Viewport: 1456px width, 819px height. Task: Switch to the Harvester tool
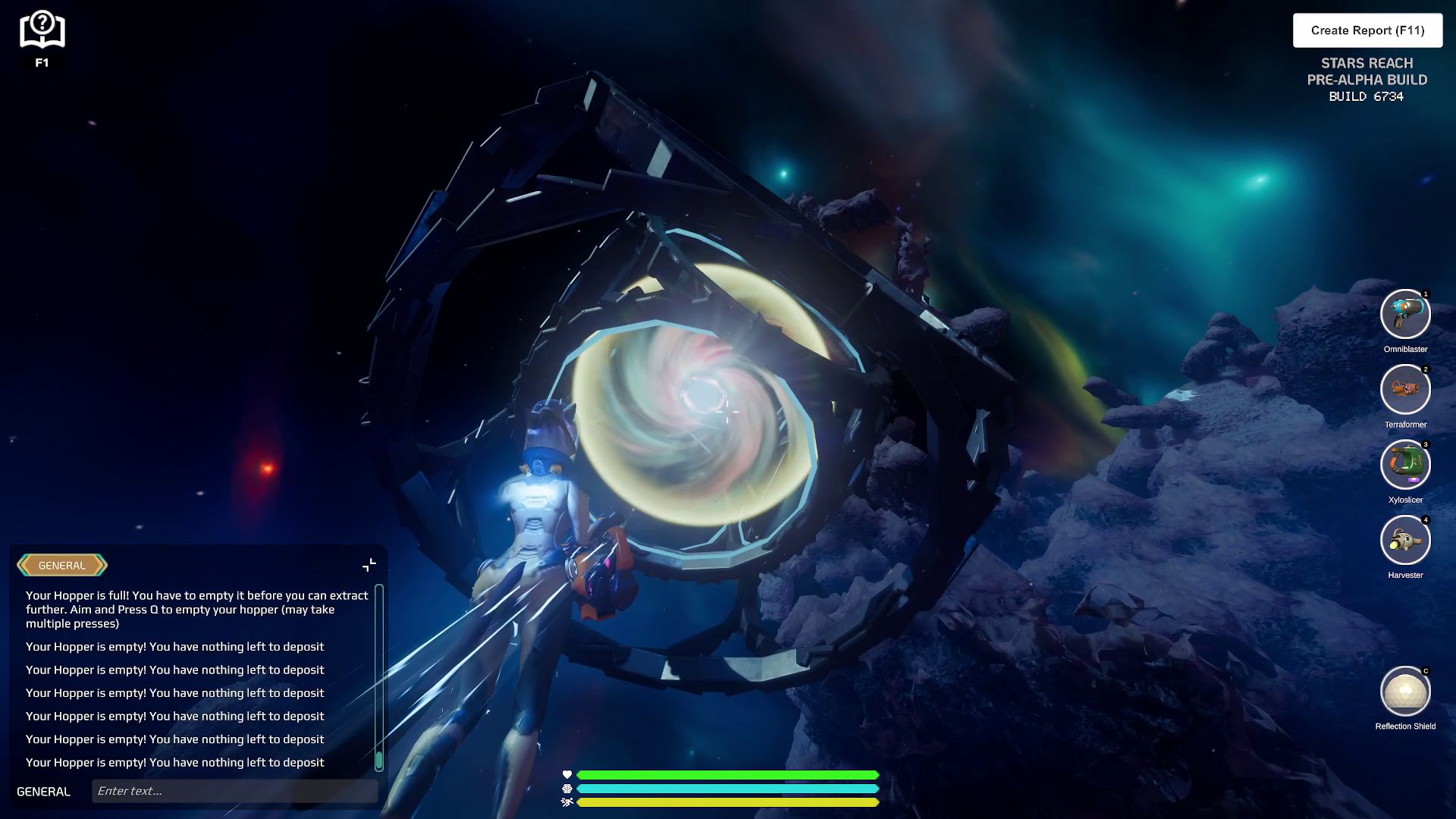coord(1405,540)
